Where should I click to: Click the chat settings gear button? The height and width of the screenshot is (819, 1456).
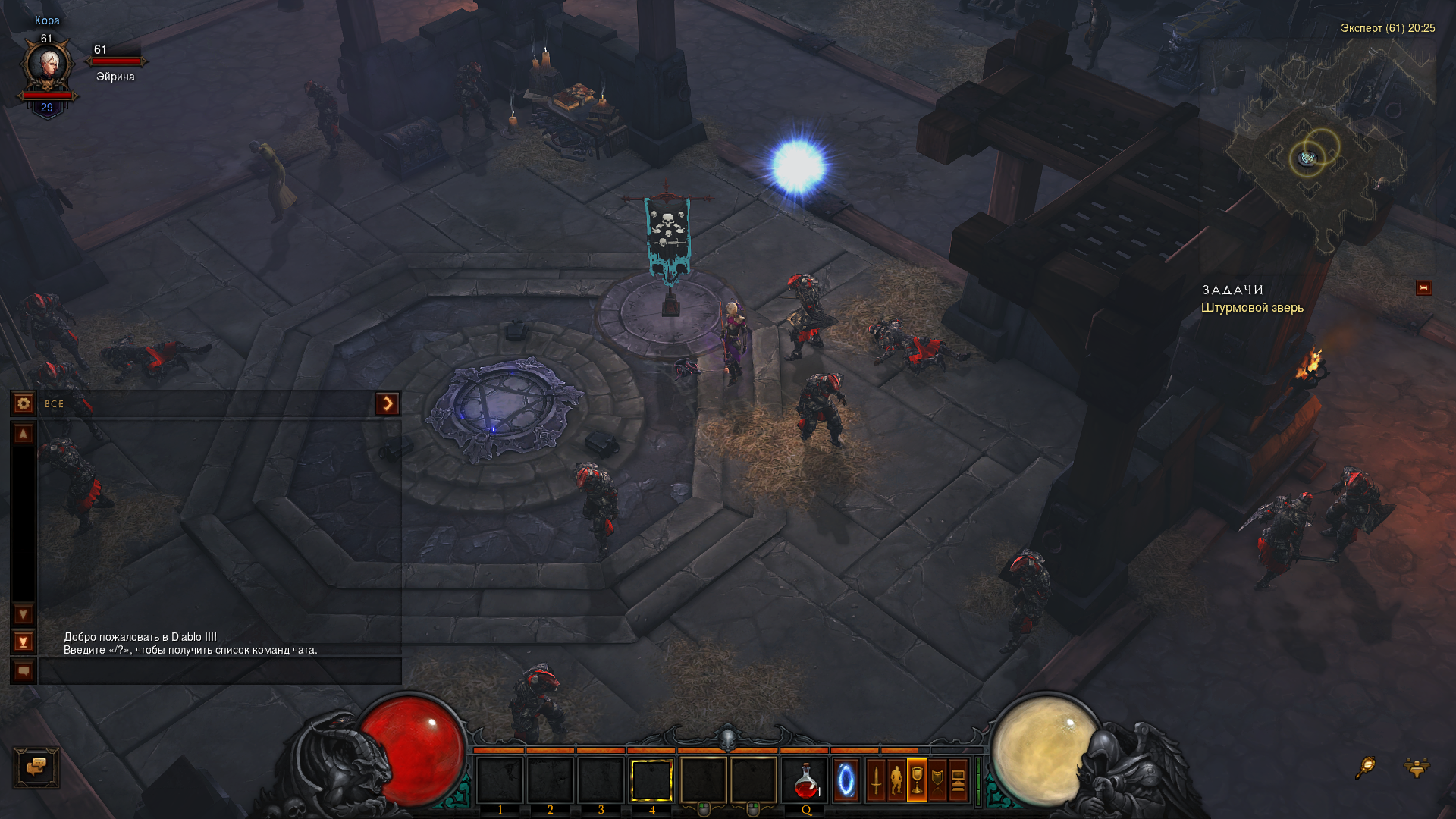pos(24,403)
